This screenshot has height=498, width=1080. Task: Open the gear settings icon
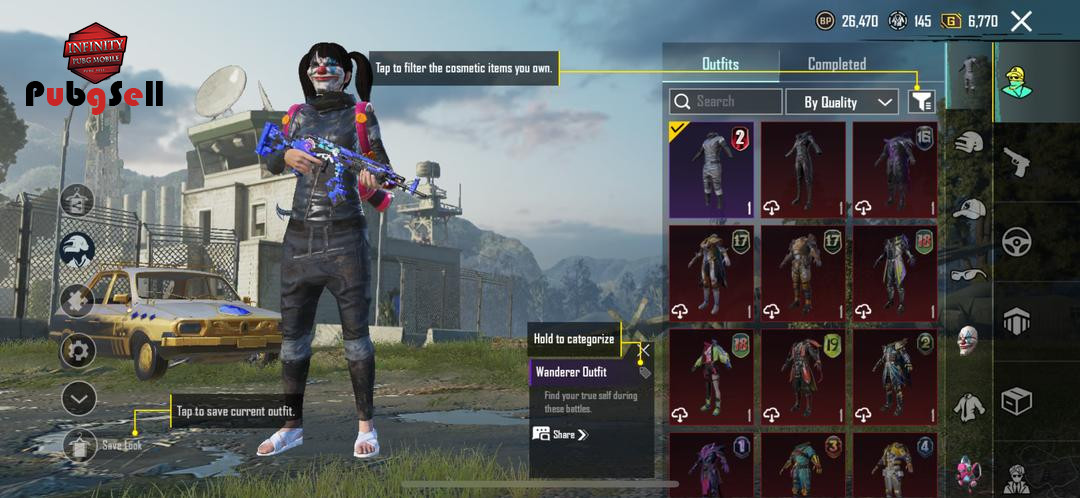[x=78, y=351]
